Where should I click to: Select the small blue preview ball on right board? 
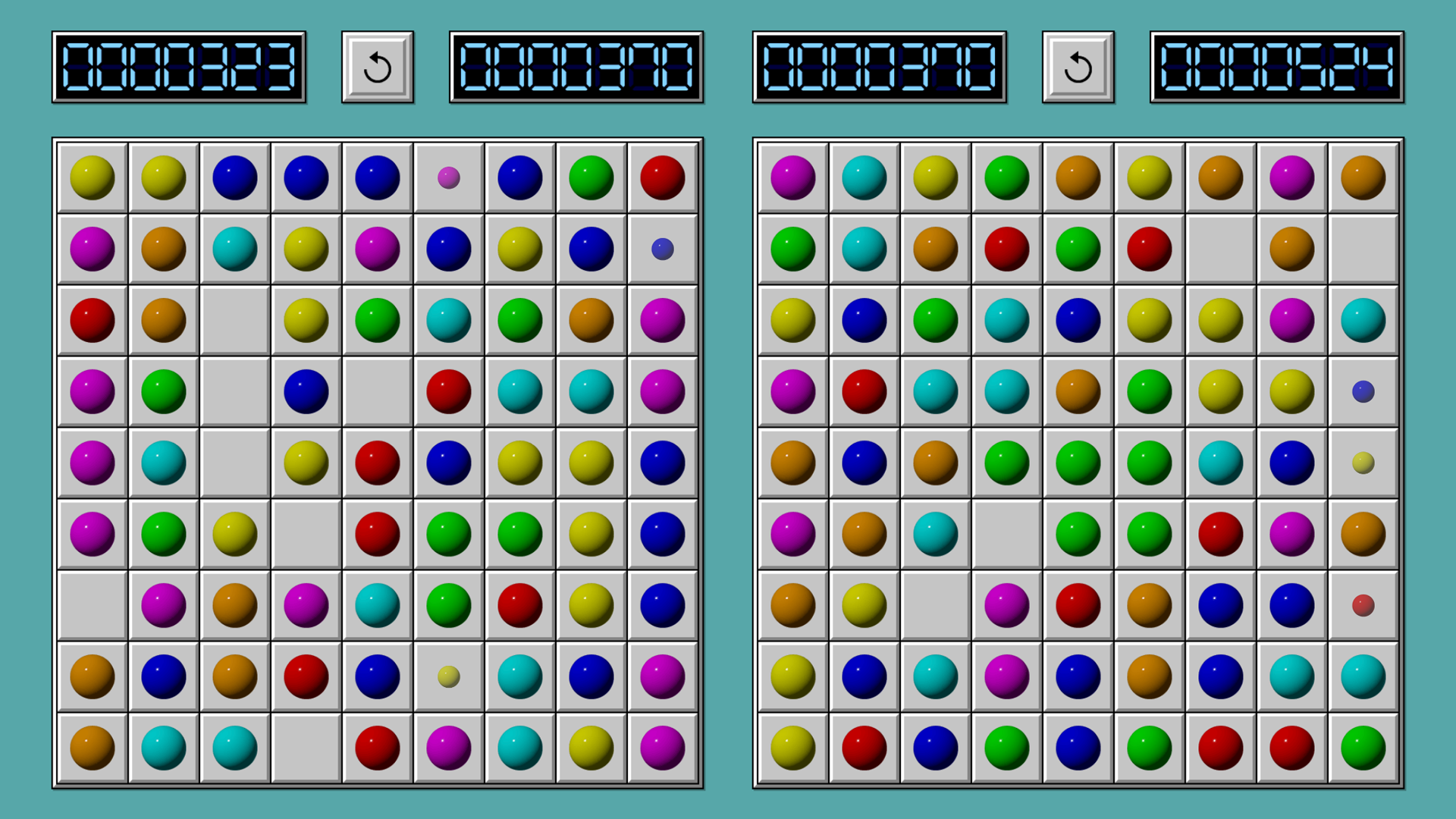click(1363, 391)
